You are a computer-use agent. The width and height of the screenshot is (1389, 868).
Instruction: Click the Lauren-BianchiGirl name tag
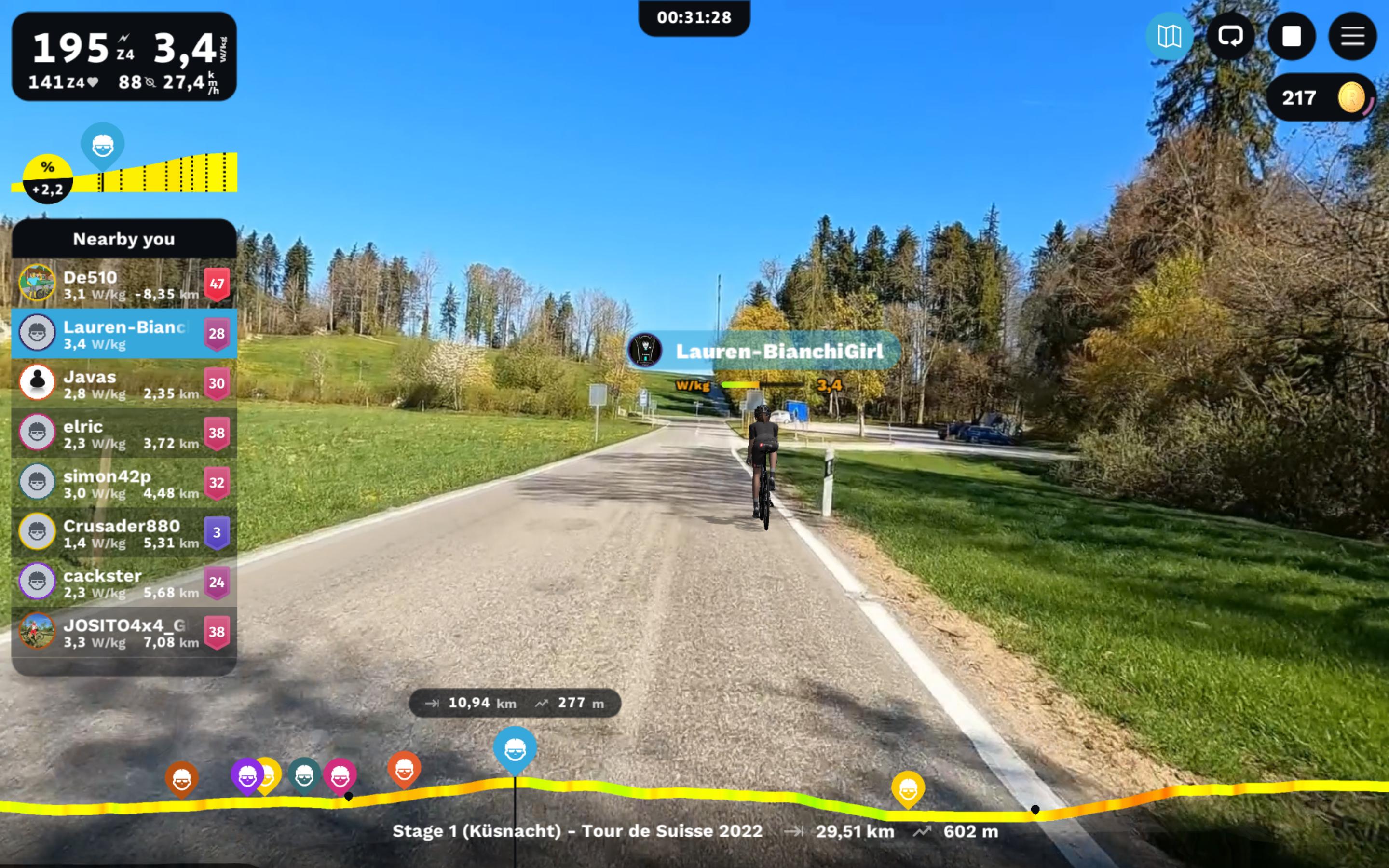point(778,351)
